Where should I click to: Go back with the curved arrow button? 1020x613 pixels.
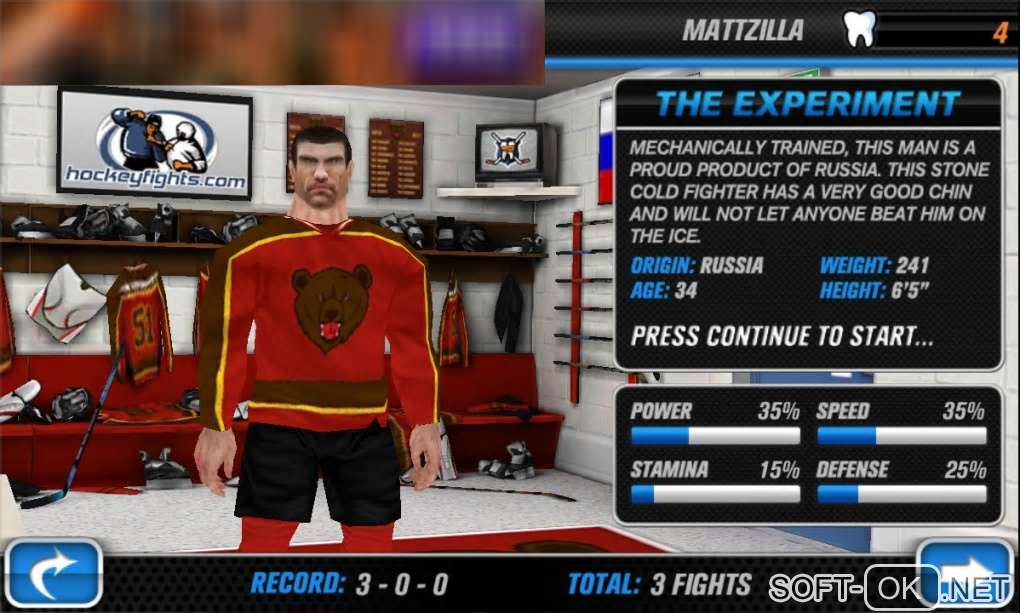point(53,575)
